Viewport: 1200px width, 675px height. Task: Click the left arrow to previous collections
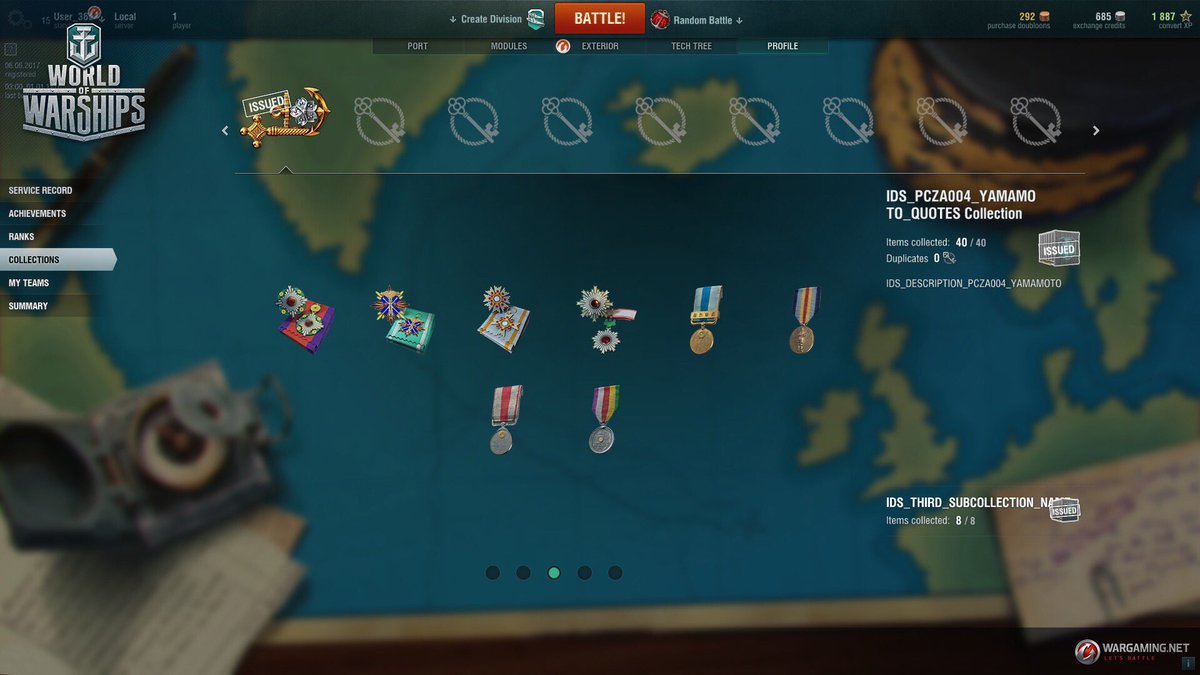point(225,130)
